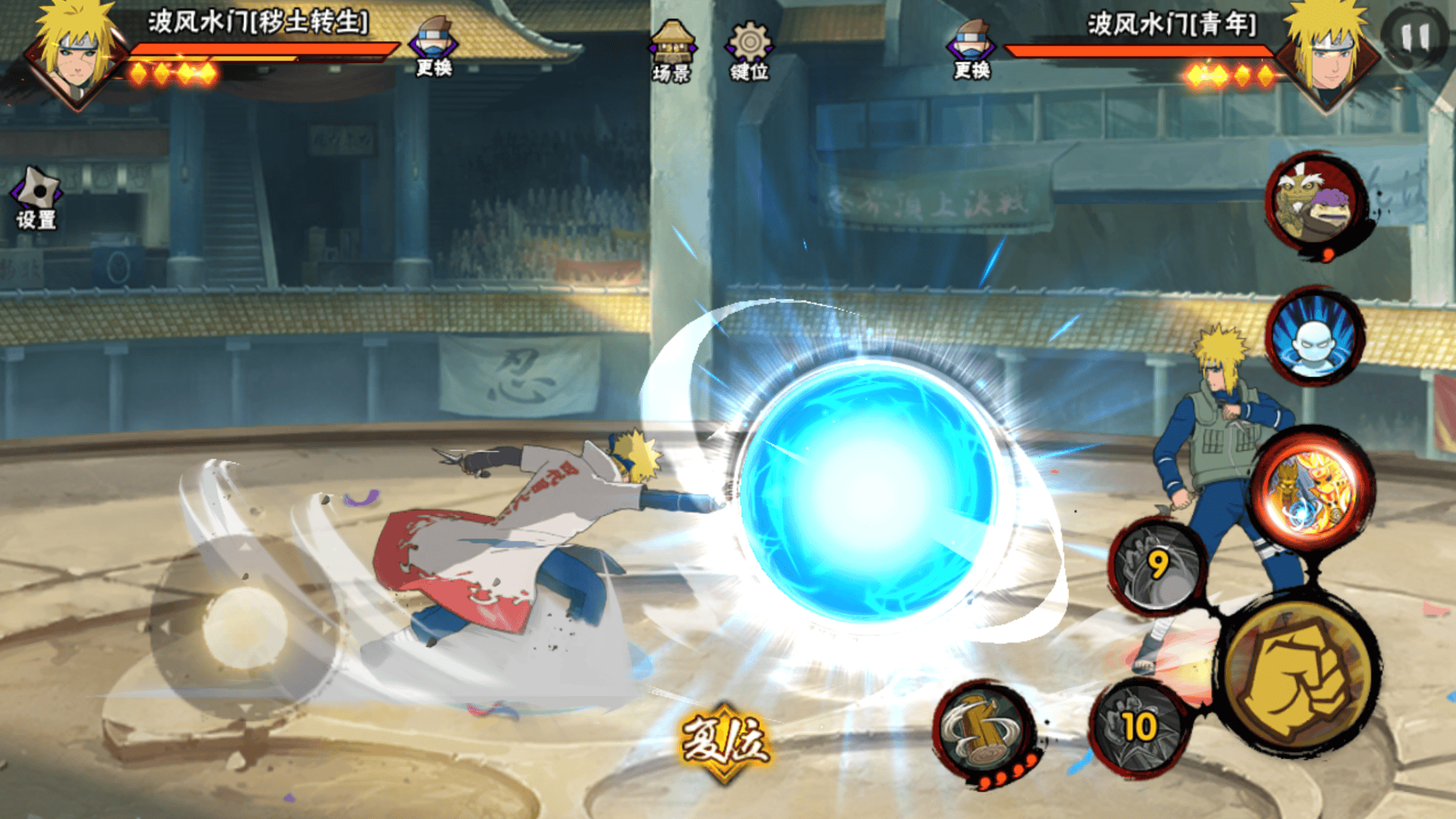Summon the toad summoning scroll icon
This screenshot has height=819, width=1456.
pos(1315,202)
